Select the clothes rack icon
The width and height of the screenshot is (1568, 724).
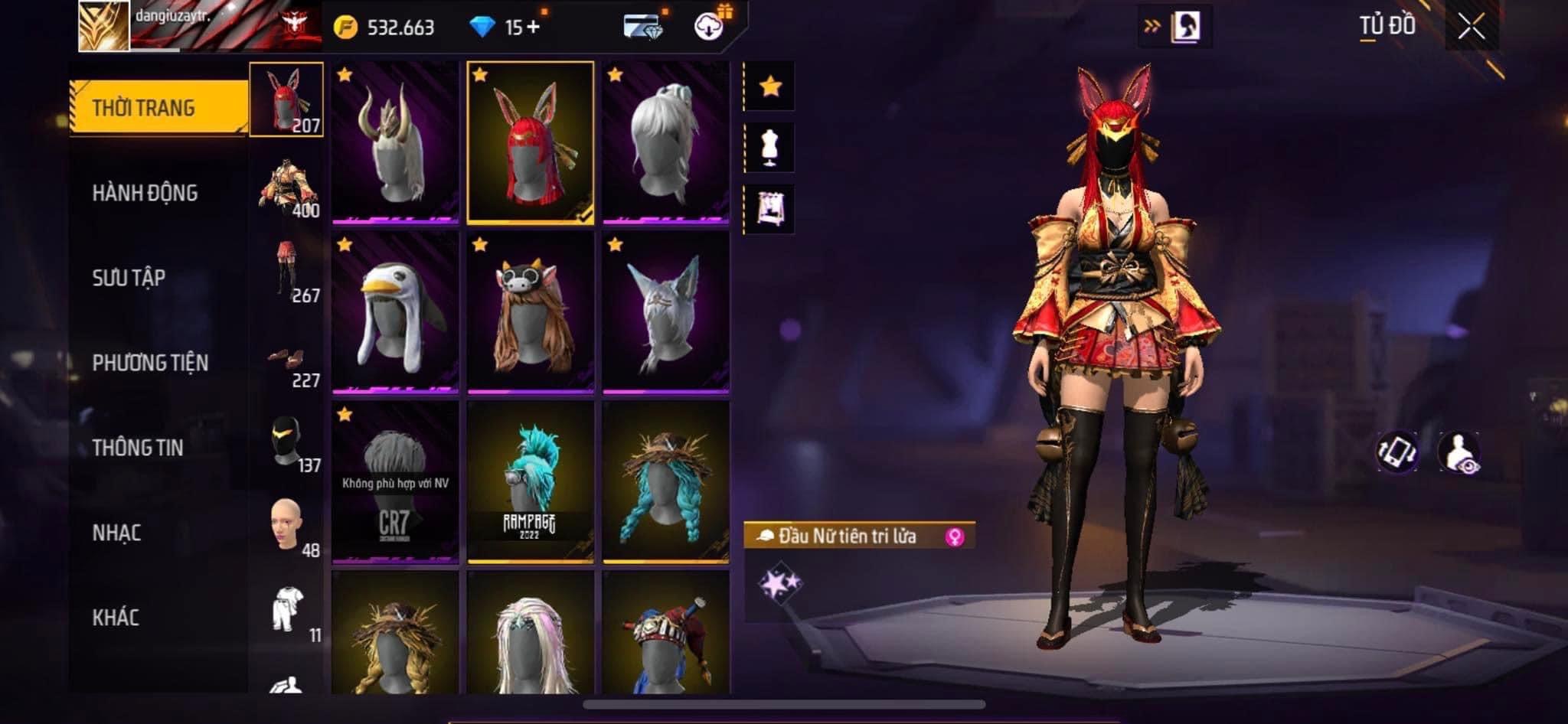pos(770,208)
